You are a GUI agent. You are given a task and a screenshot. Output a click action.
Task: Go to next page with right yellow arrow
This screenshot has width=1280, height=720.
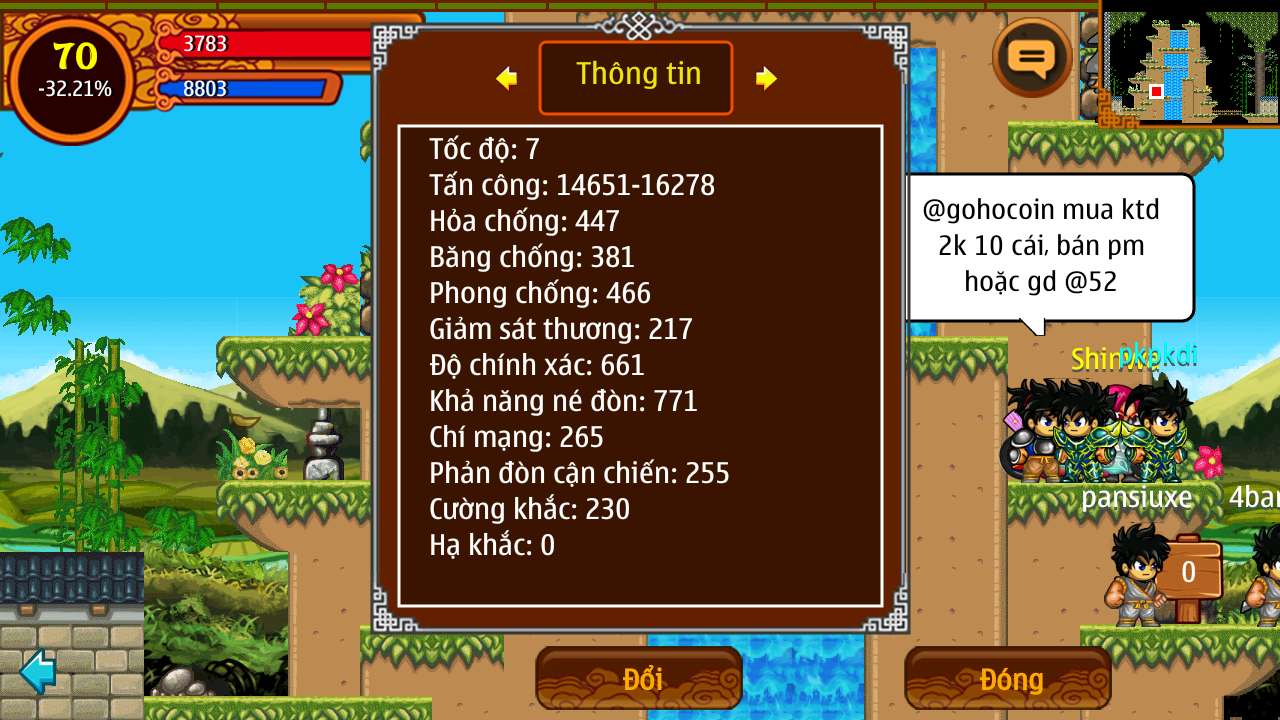(766, 78)
